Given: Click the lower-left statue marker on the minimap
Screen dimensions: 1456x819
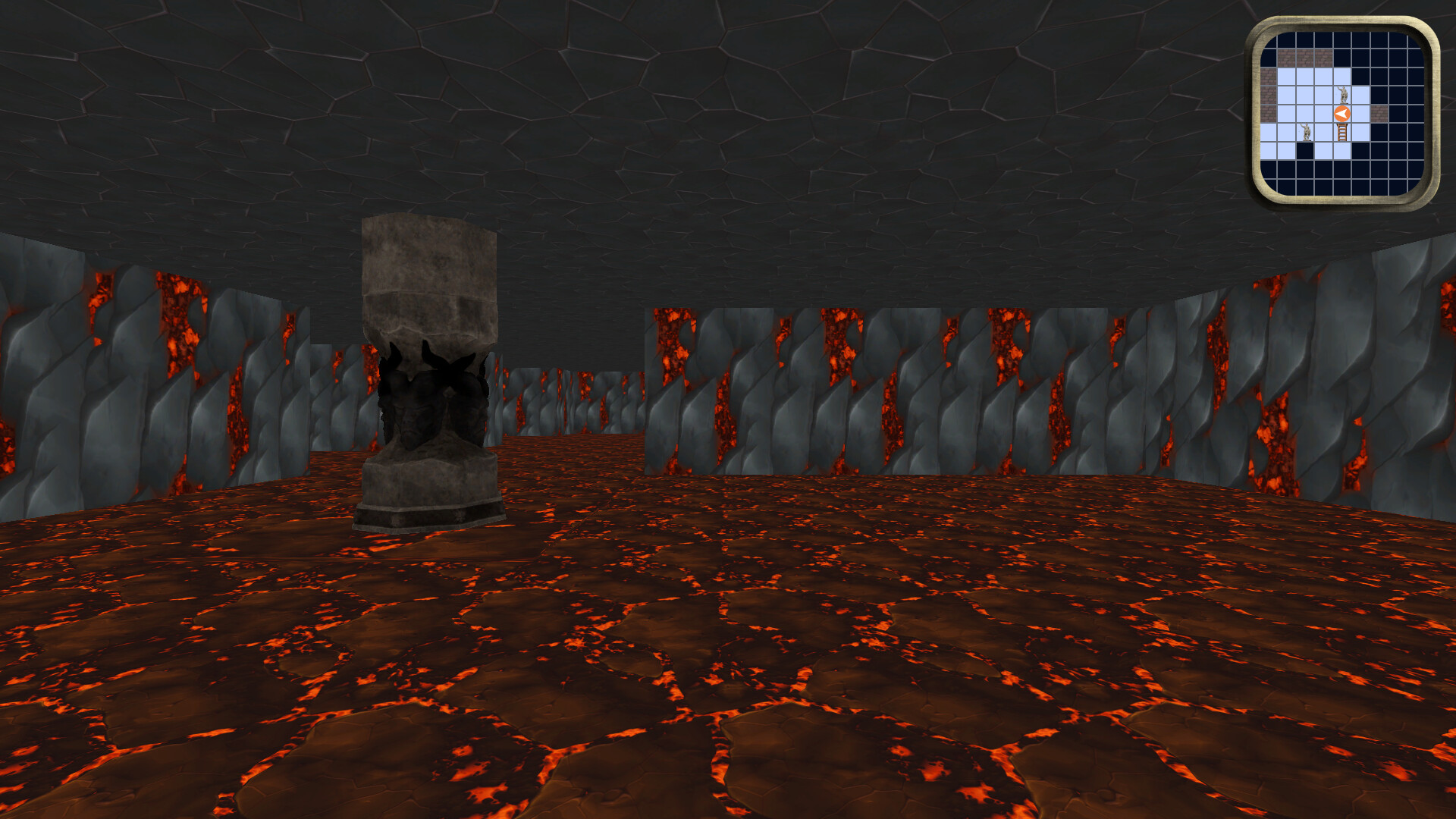Looking at the screenshot, I should pos(1306,130).
